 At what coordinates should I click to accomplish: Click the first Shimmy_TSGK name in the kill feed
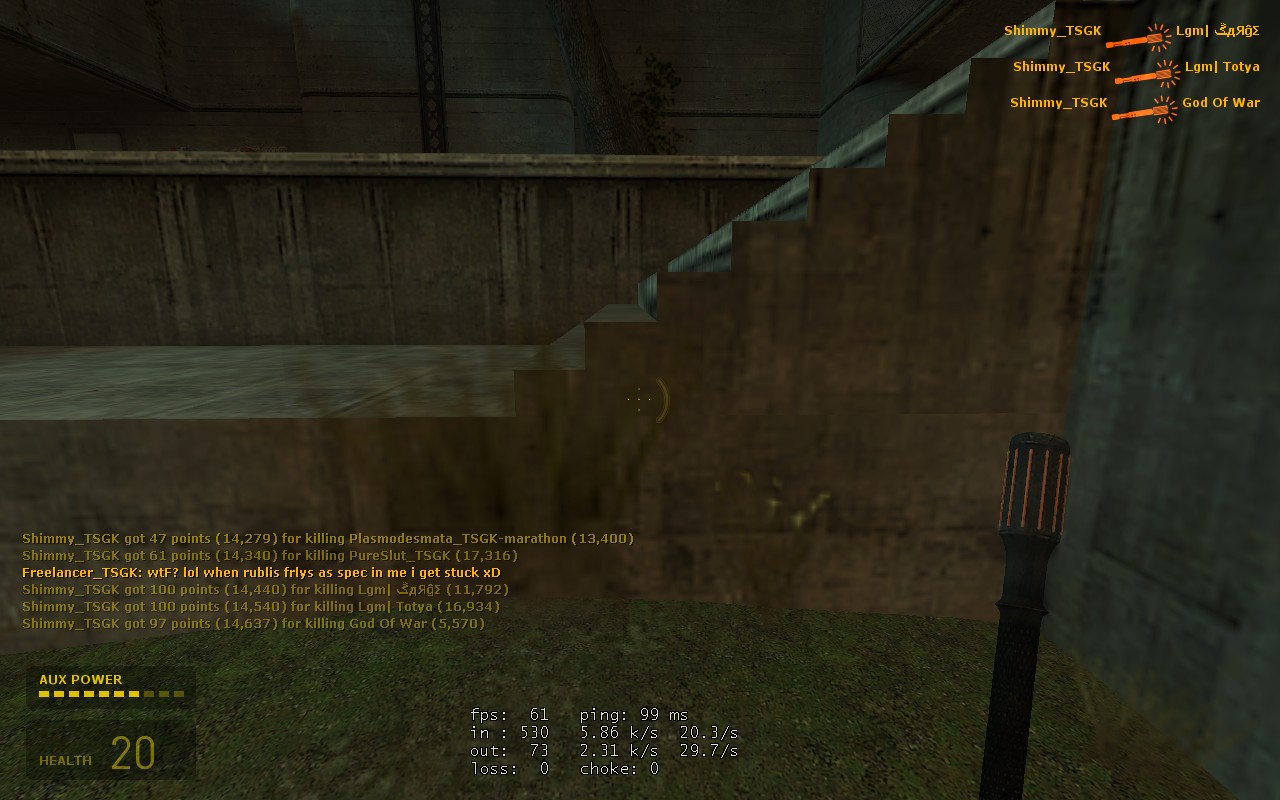click(x=1051, y=30)
